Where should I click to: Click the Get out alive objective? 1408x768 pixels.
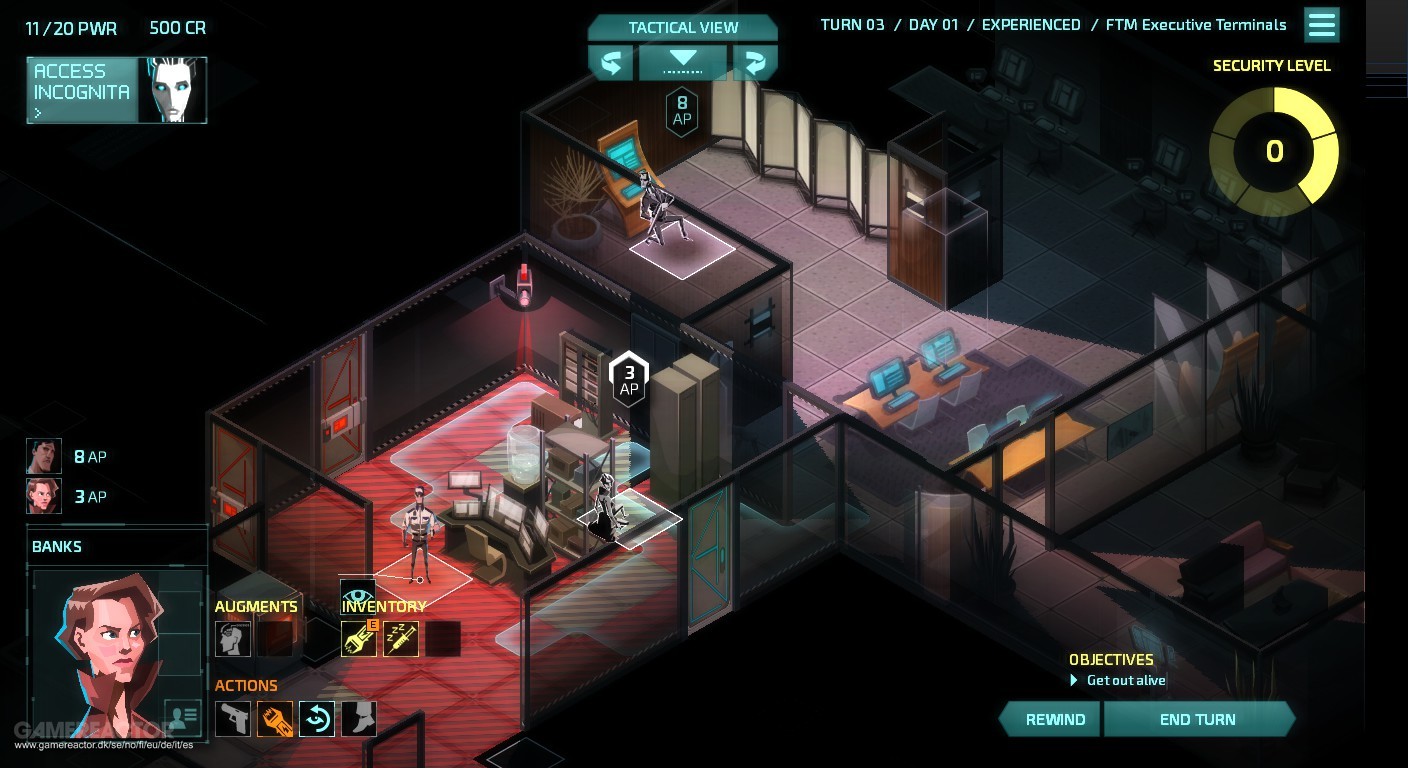pyautogui.click(x=1125, y=680)
